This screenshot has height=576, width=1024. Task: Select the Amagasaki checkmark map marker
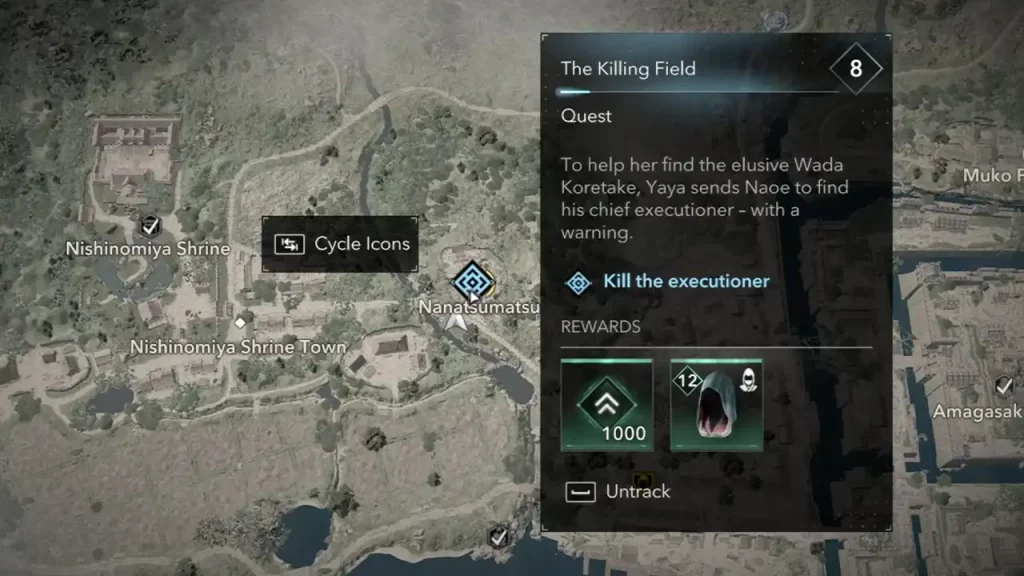[1005, 386]
